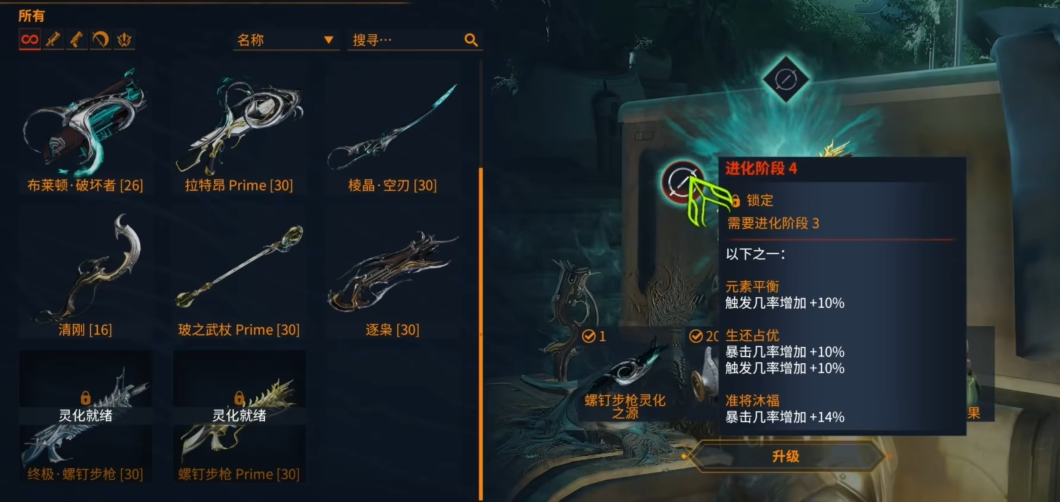This screenshot has height=502, width=1060.
Task: Show only the gun icon category
Action: (x=77, y=40)
